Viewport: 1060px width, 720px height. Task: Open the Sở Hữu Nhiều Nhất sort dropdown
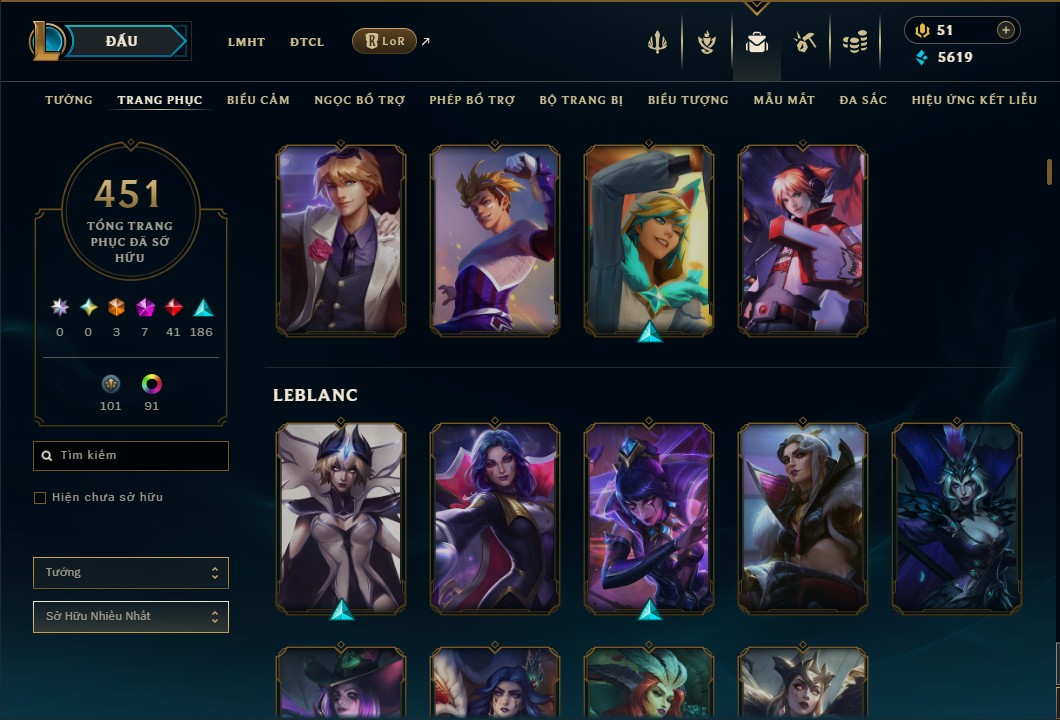coord(131,617)
